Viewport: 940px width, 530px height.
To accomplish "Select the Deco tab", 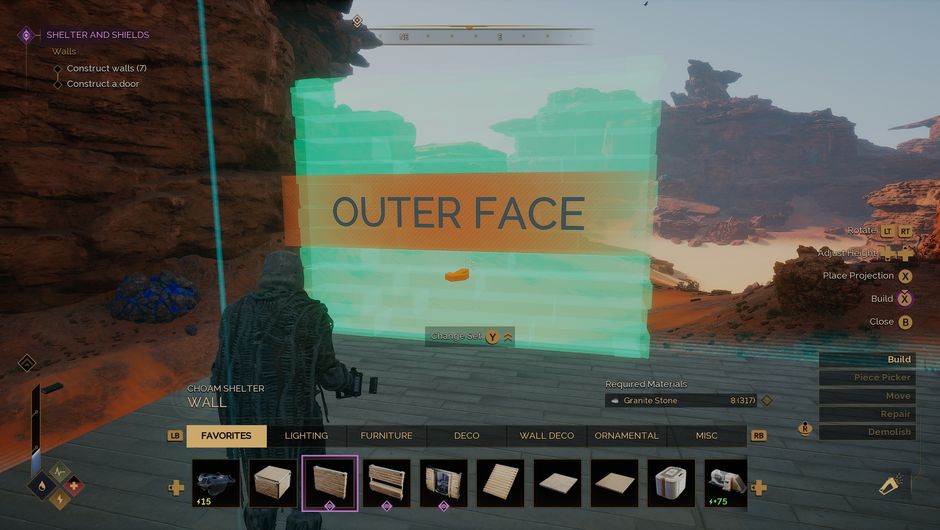I will [466, 436].
